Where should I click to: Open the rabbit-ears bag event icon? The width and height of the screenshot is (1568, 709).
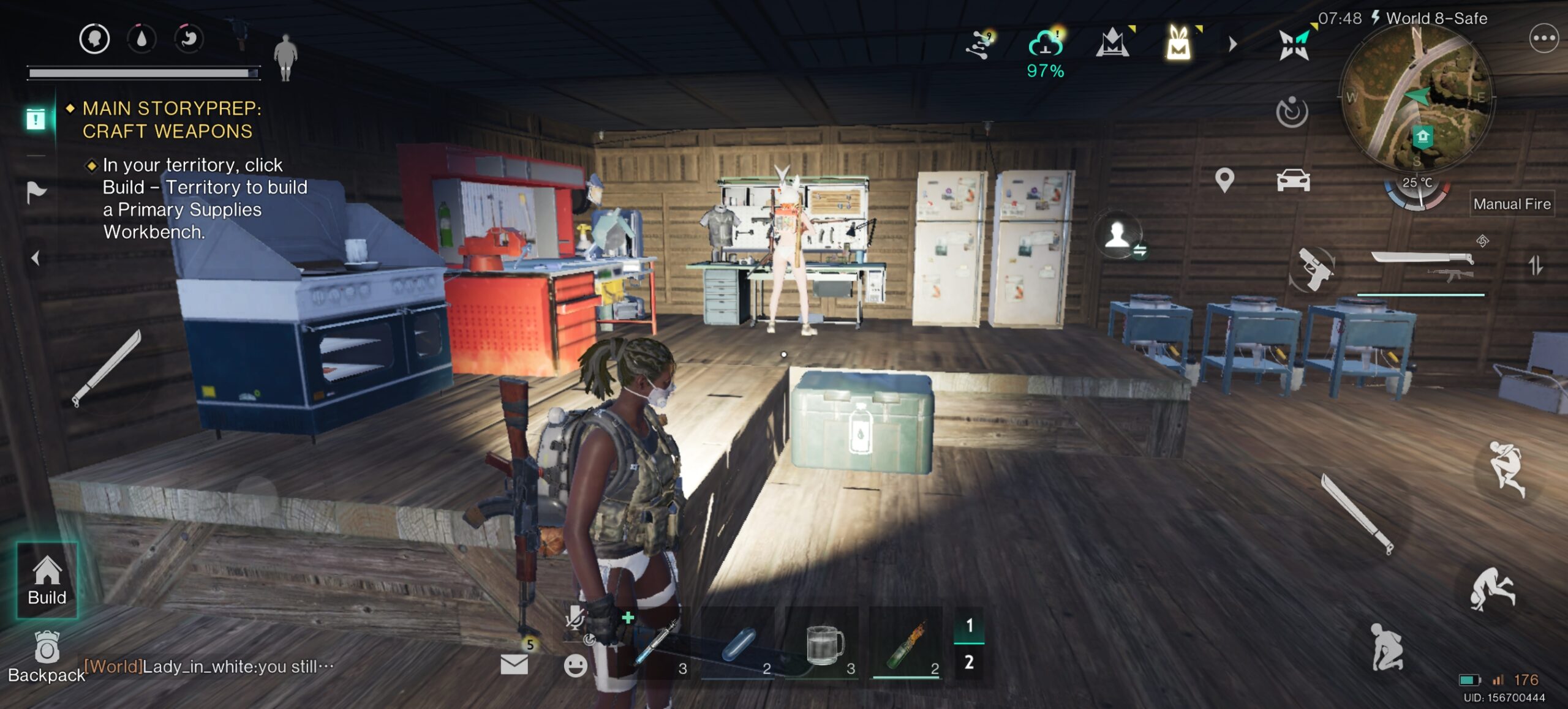click(x=1178, y=43)
